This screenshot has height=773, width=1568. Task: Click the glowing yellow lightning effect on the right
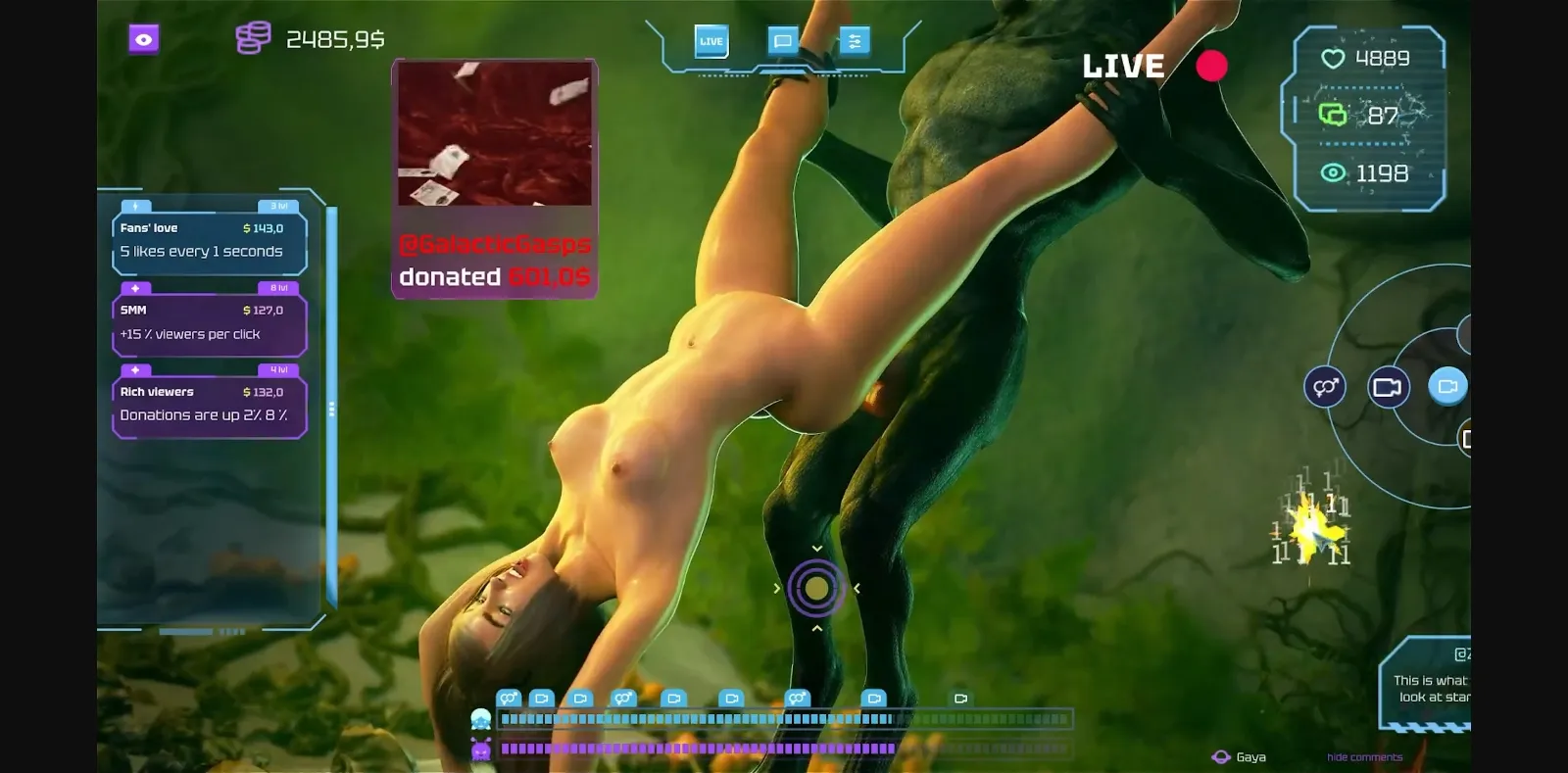coord(1313,534)
